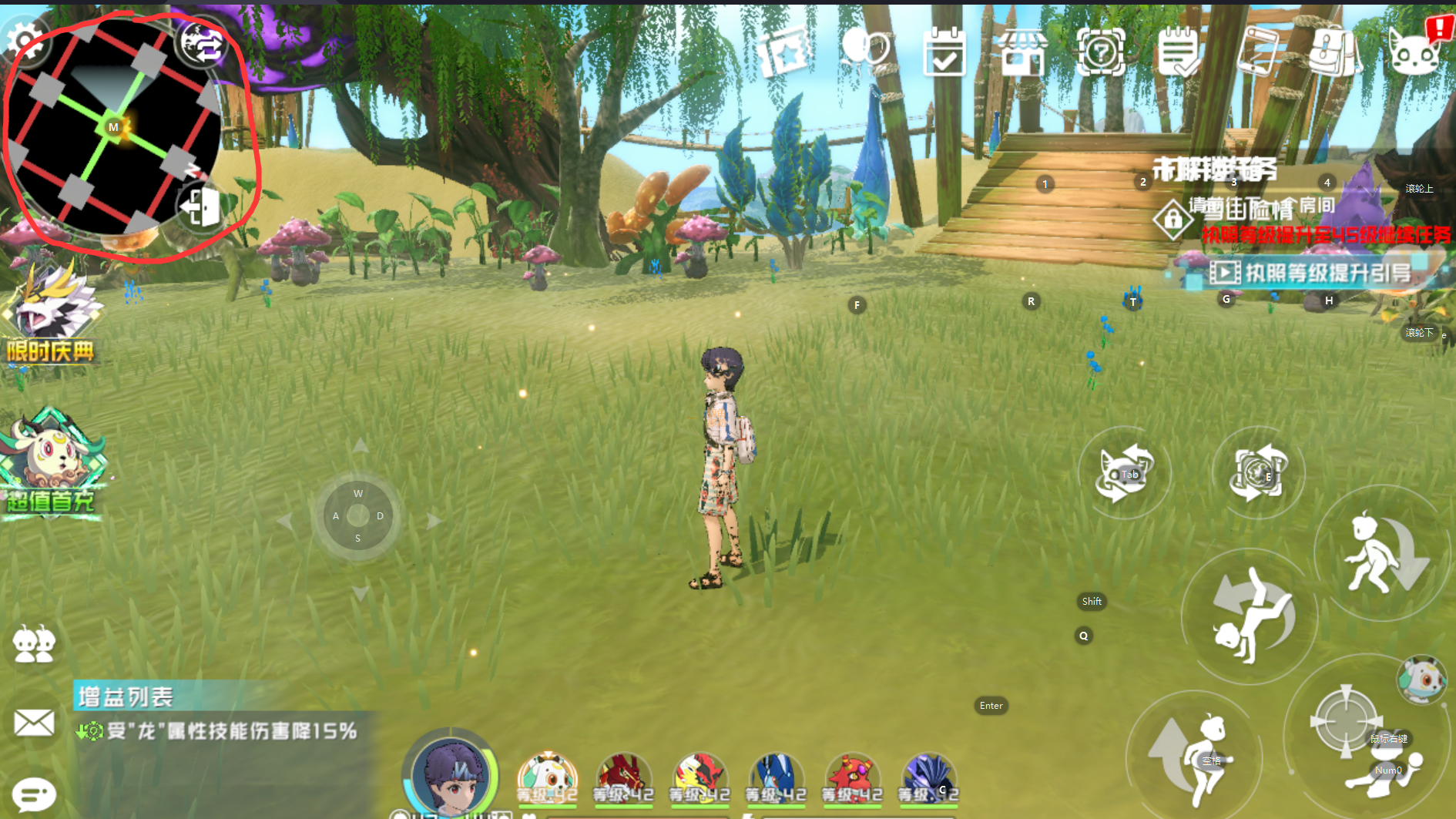1456x819 pixels.
Task: Open the shop storefront icon
Action: [1022, 52]
